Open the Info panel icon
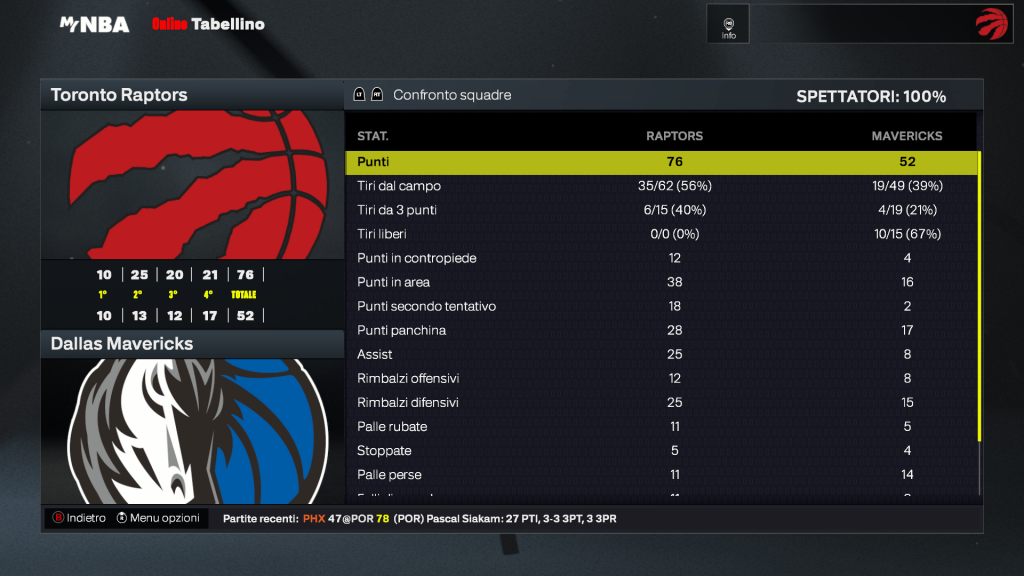1024x576 pixels. (x=729, y=24)
